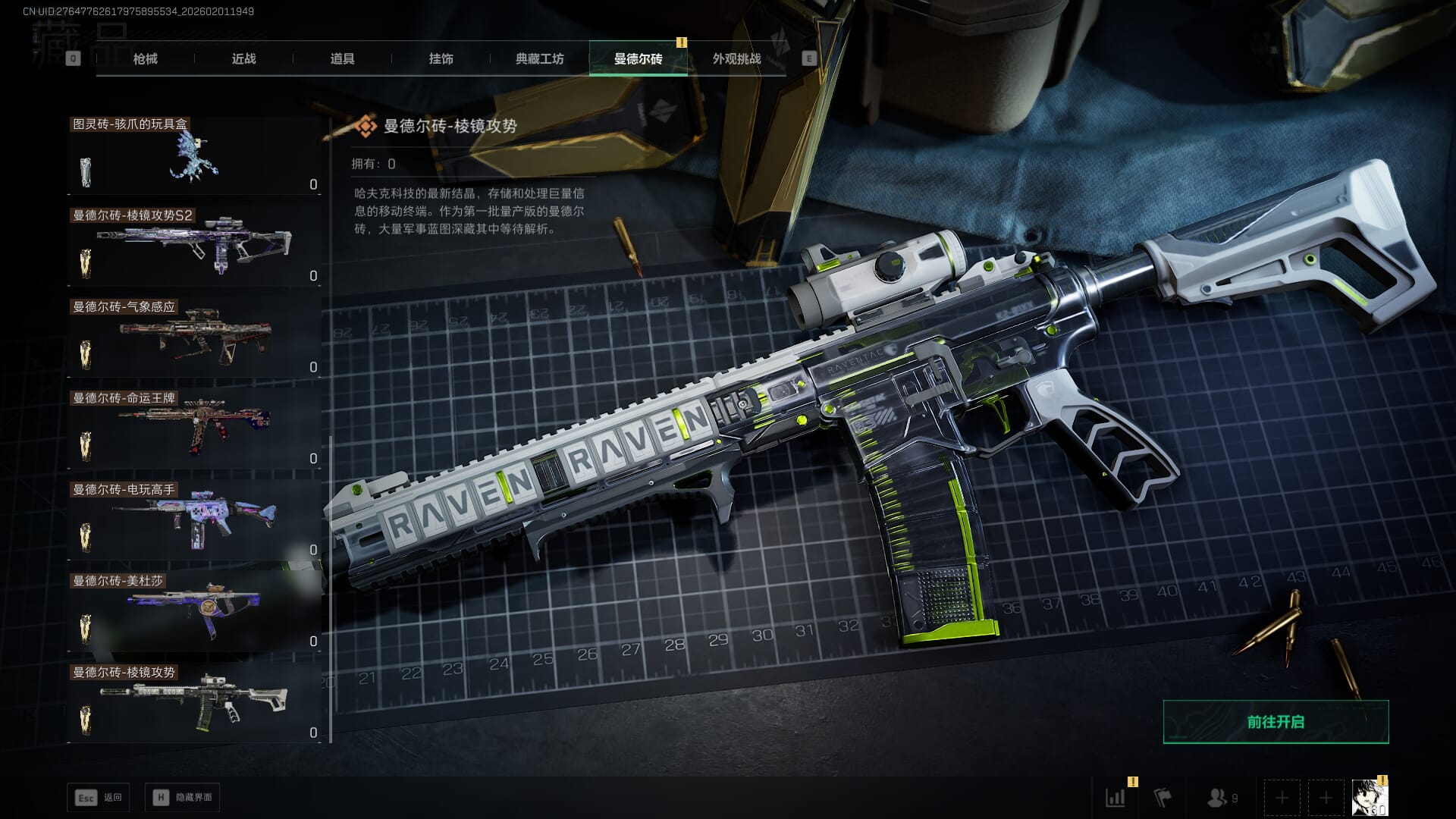The width and height of the screenshot is (1456, 819).
Task: Select the 曼德尔砖-气象感应 item
Action: tap(195, 339)
